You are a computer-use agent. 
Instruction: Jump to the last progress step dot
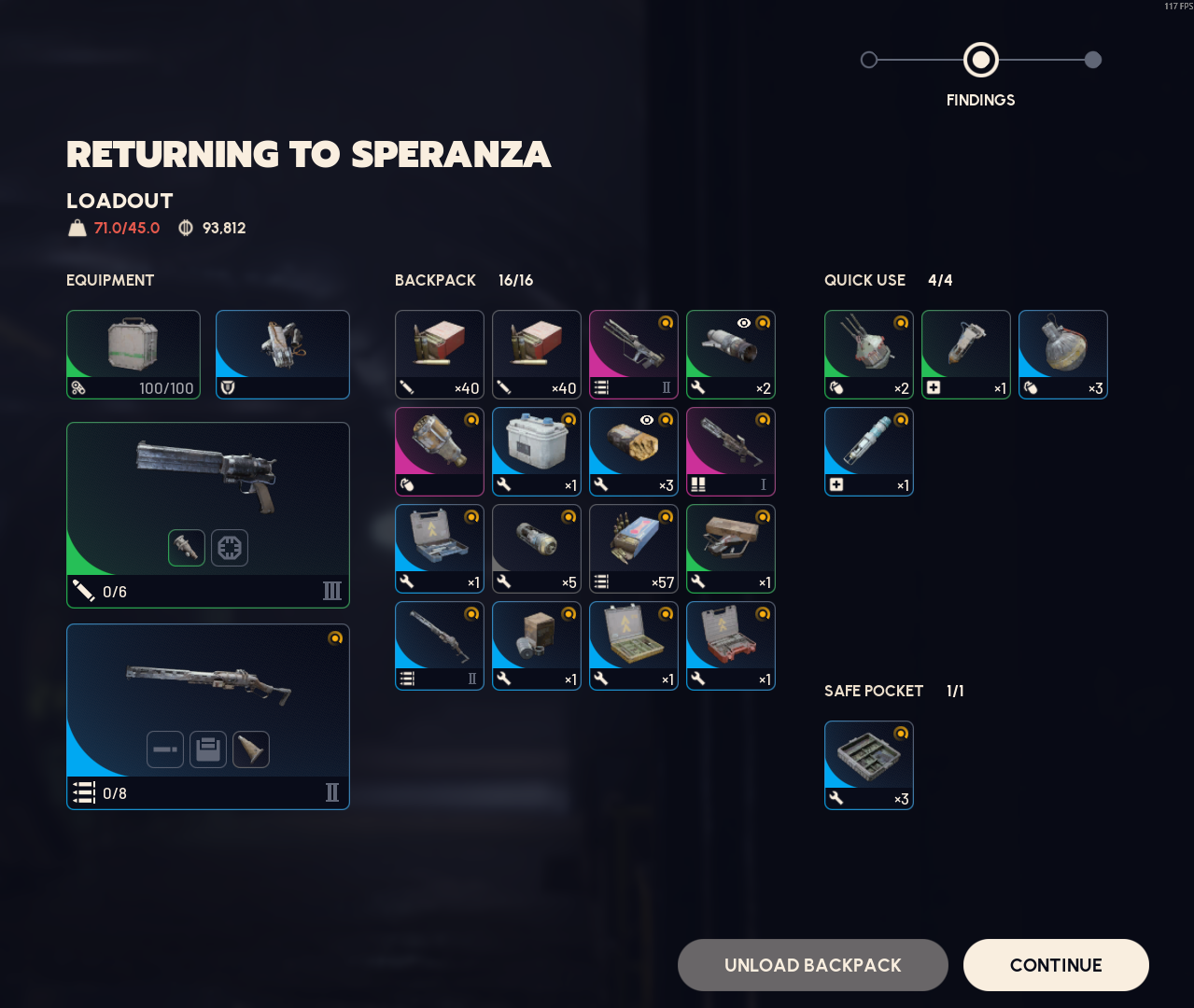1093,60
